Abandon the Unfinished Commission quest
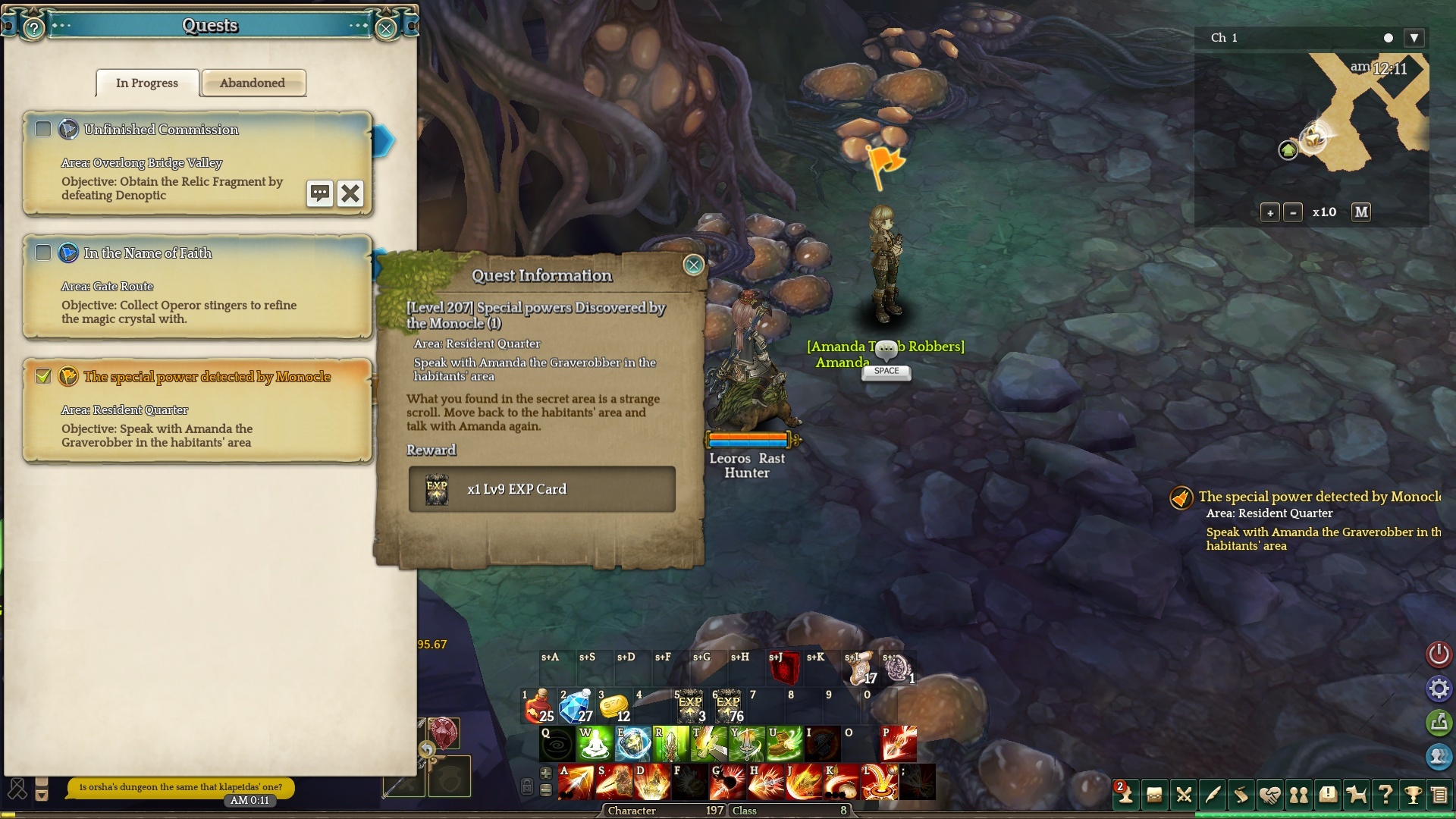This screenshot has height=819, width=1456. tap(350, 193)
